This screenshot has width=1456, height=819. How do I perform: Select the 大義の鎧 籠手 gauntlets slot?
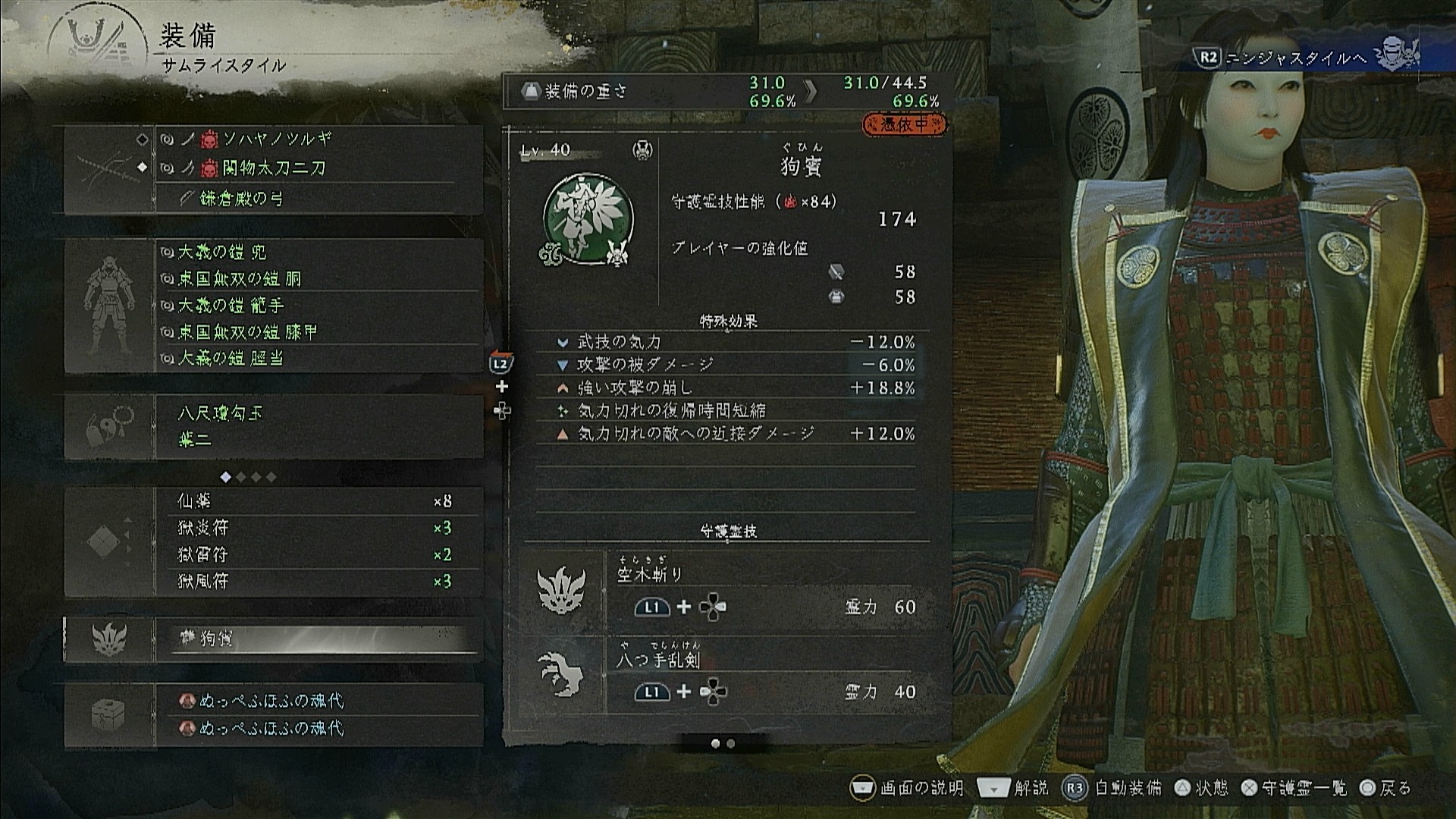(231, 305)
